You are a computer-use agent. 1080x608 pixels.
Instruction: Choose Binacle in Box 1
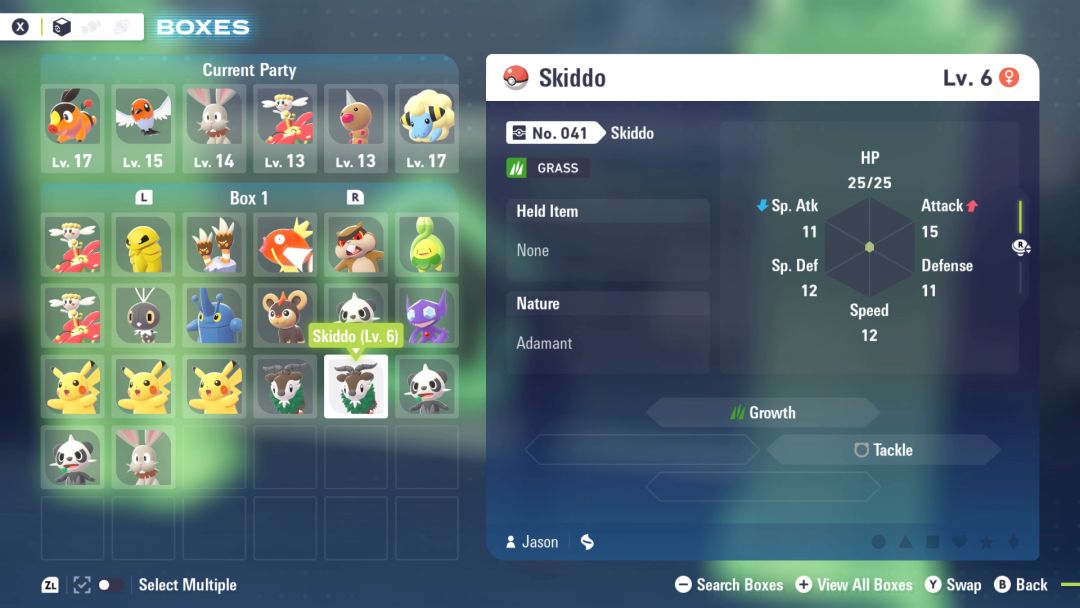coord(214,244)
